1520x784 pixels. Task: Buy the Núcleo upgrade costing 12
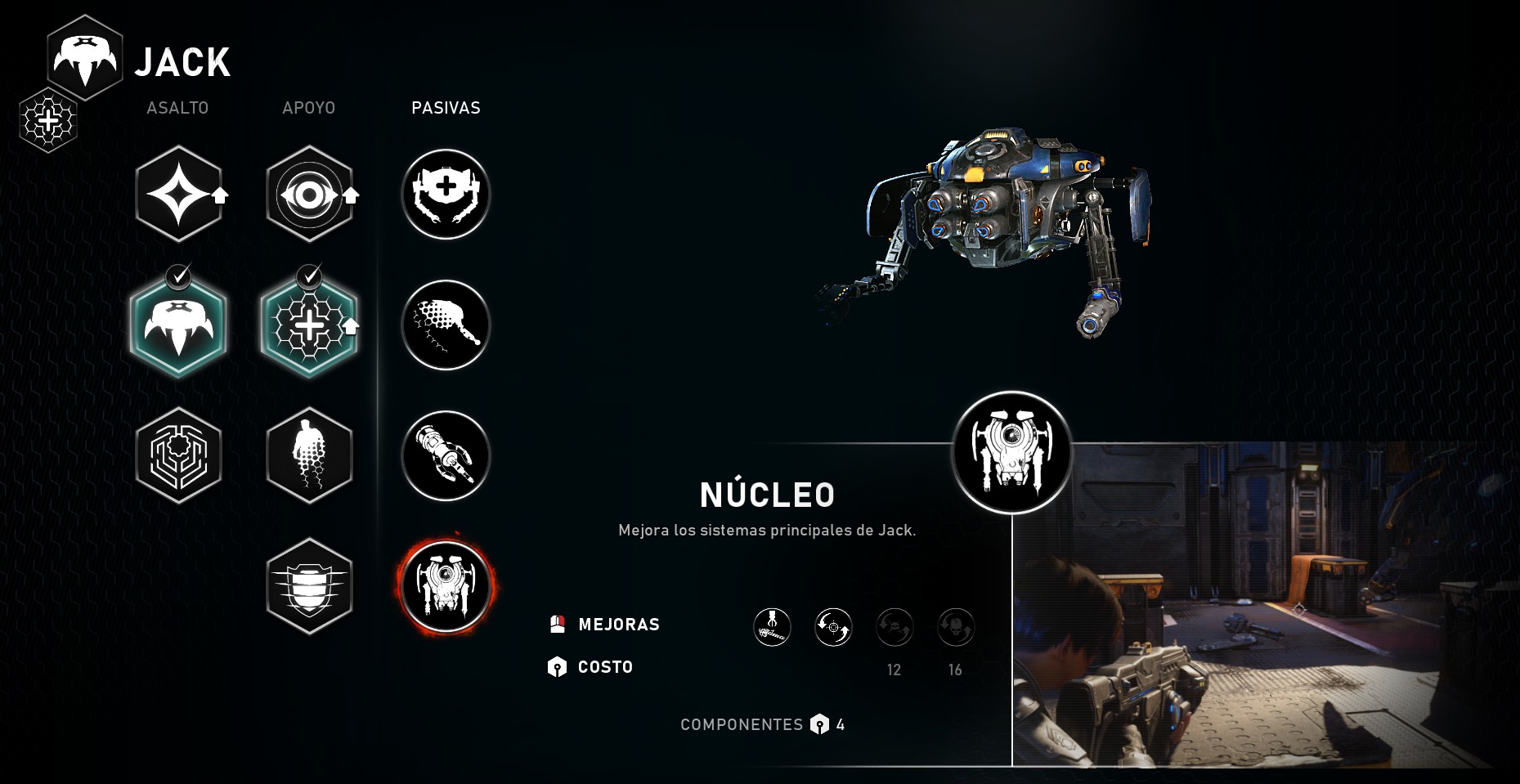pos(895,627)
